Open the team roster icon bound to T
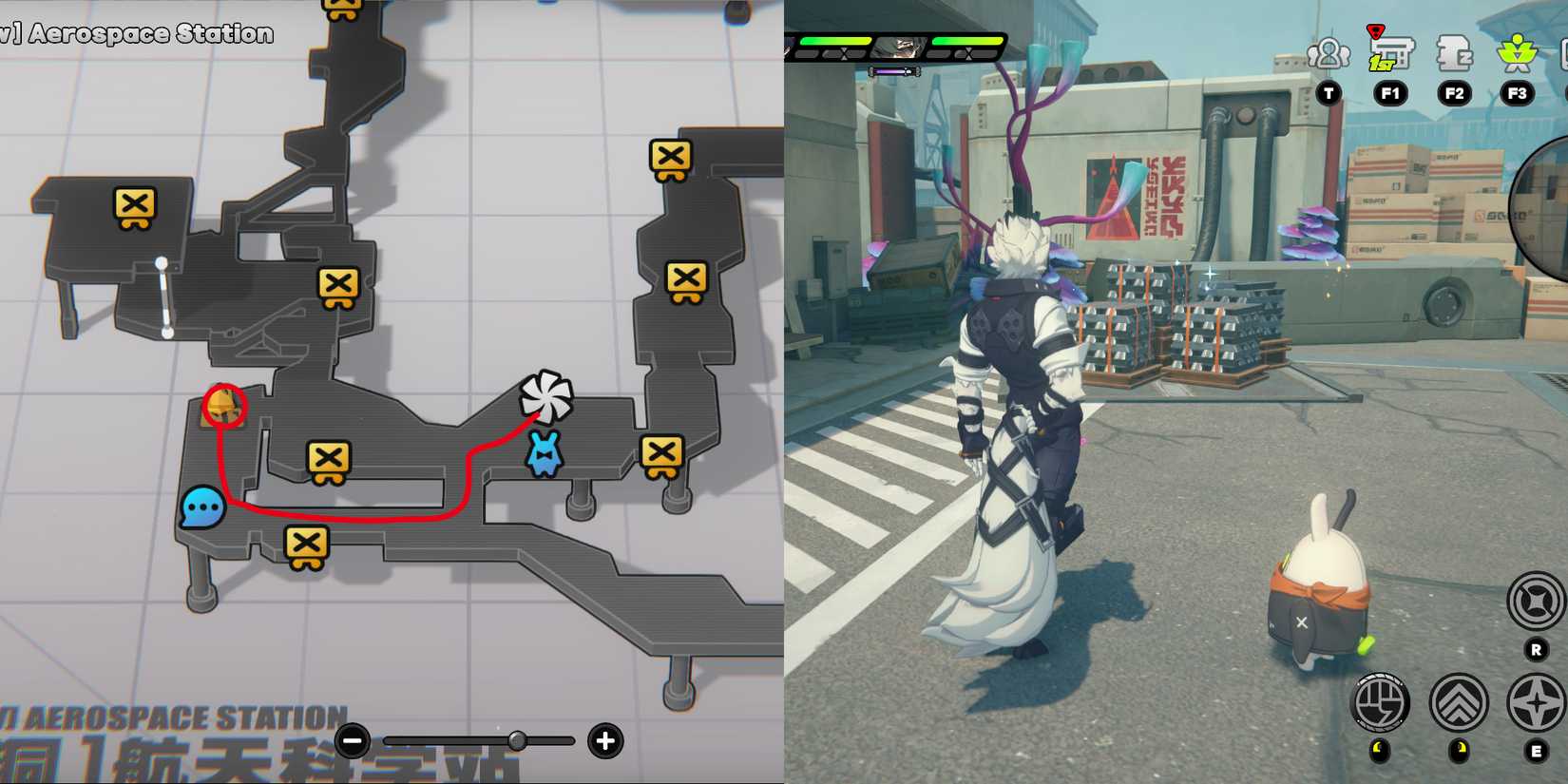1568x784 pixels. tap(1328, 54)
